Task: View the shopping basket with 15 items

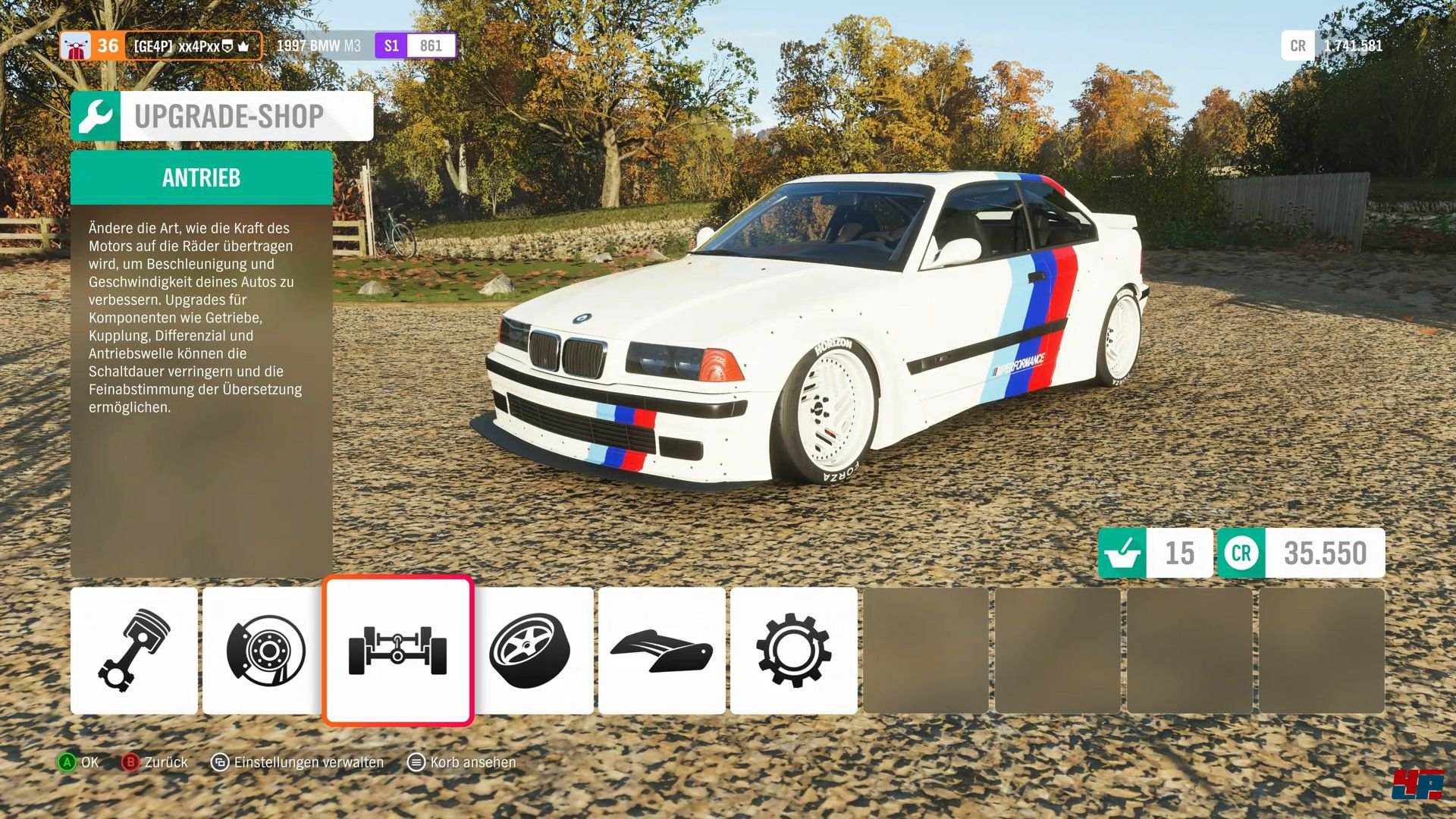Action: 1154,553
